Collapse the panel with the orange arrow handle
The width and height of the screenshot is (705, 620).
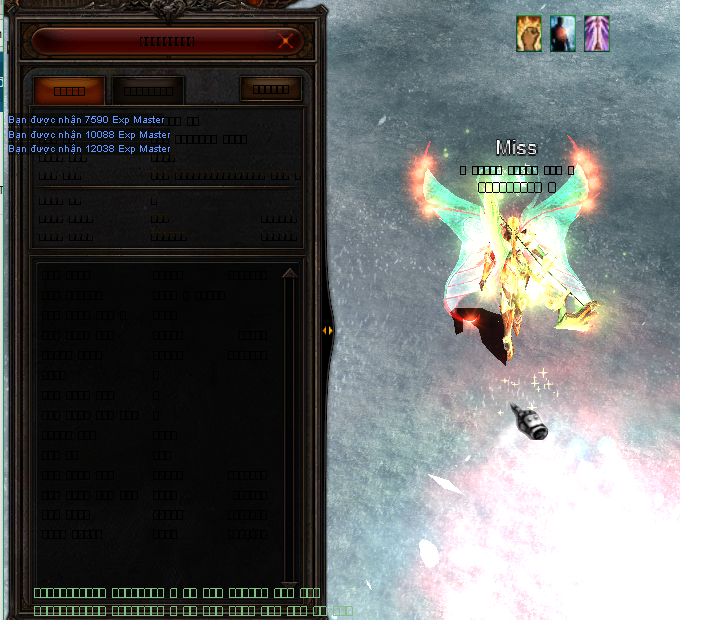coord(327,330)
